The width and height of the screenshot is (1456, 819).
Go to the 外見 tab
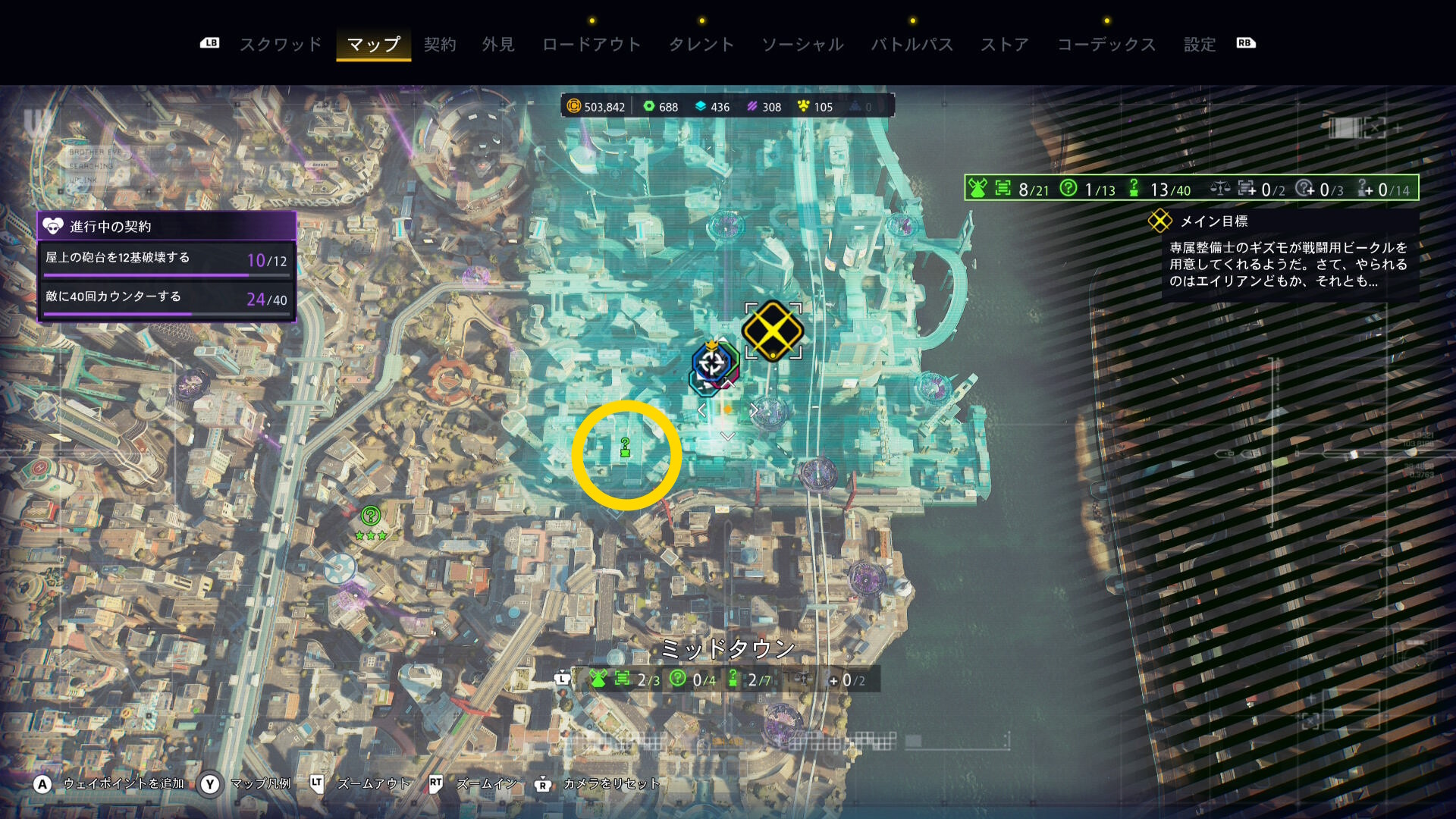(x=498, y=44)
